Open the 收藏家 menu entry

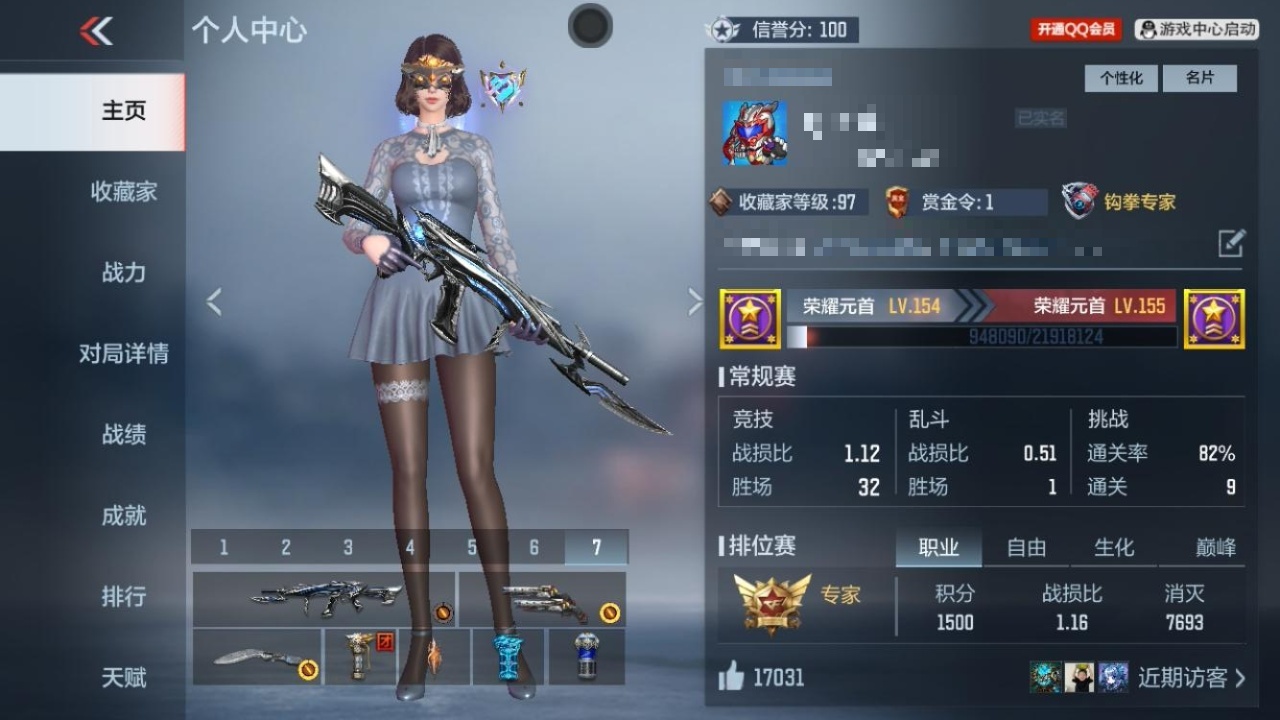123,191
